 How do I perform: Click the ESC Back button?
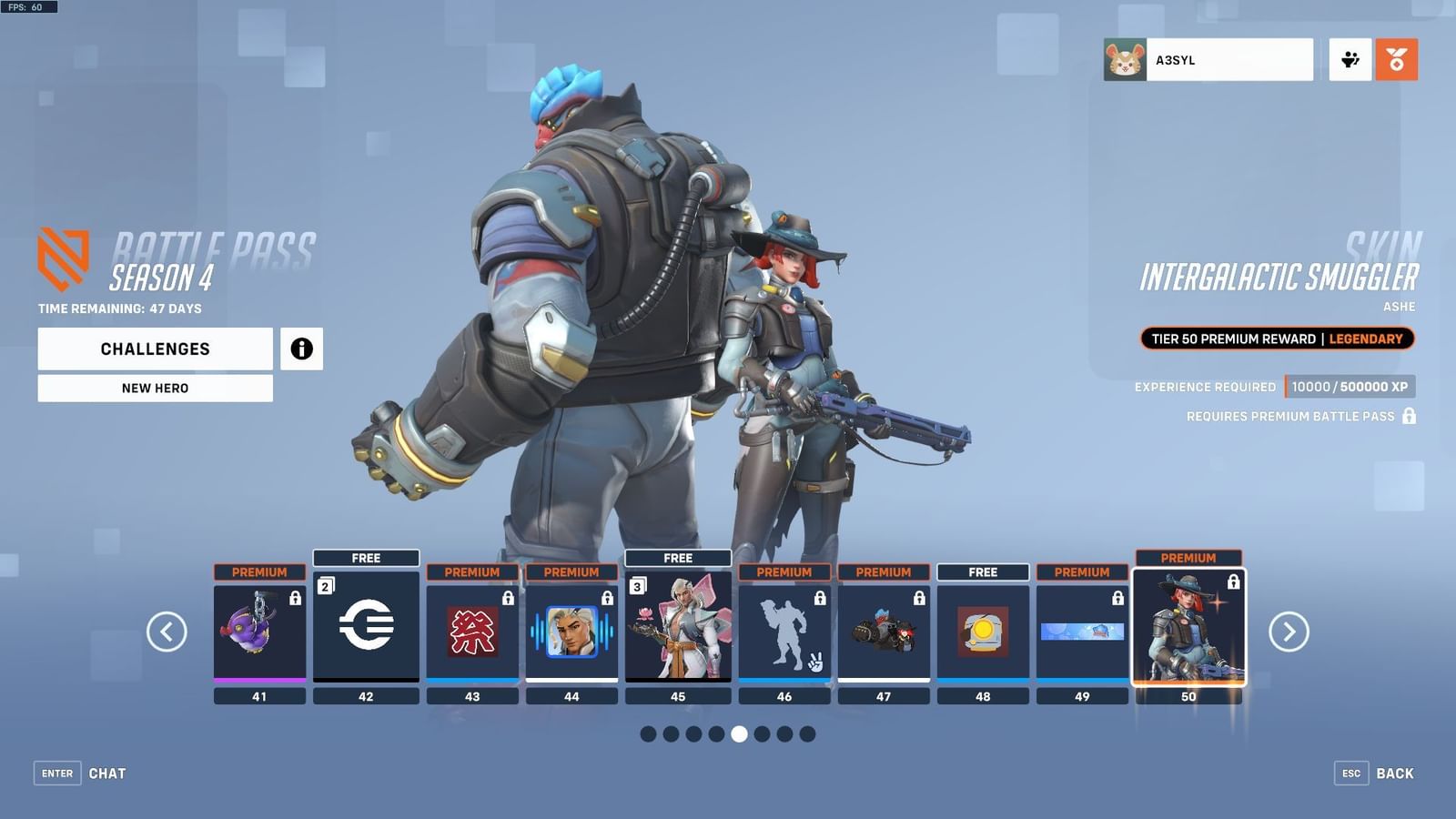1375,773
